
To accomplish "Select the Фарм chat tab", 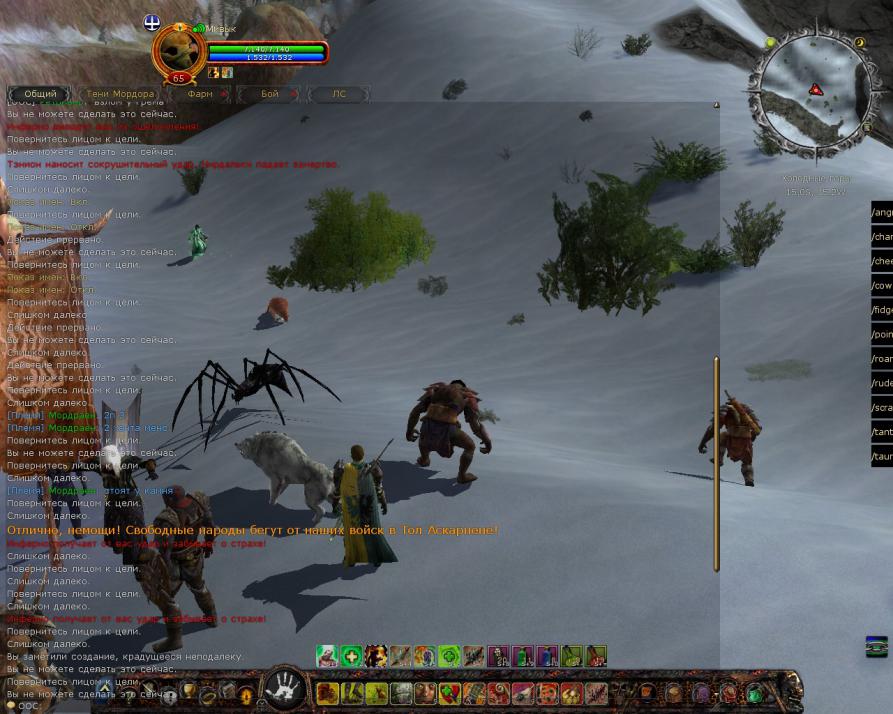I will click(200, 94).
